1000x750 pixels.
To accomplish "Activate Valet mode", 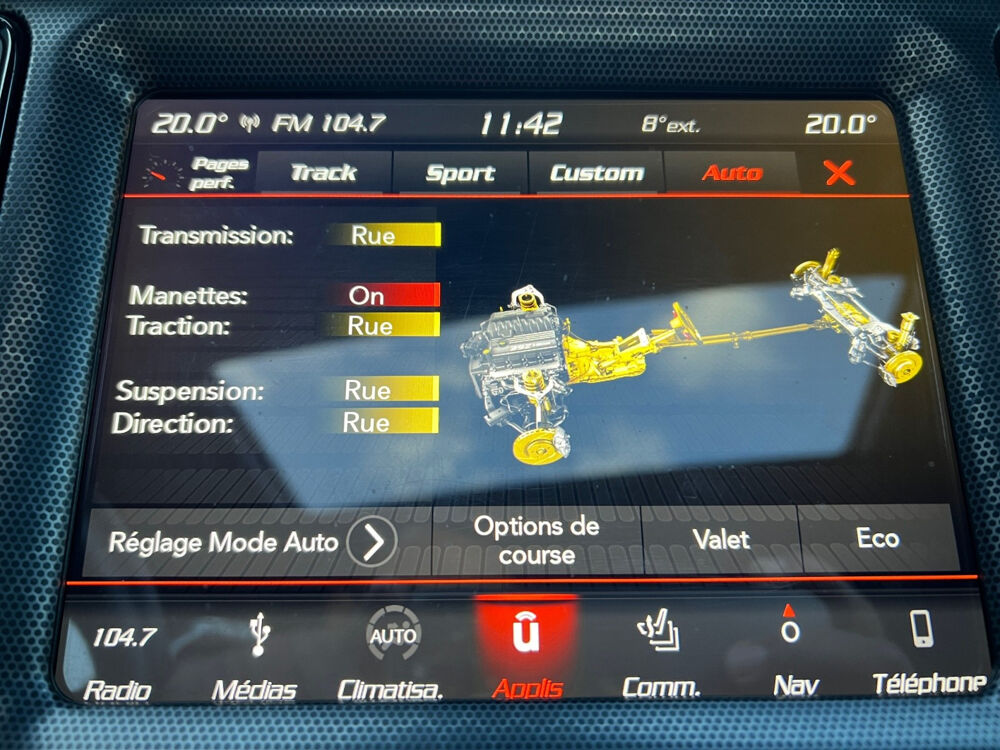I will (x=720, y=540).
